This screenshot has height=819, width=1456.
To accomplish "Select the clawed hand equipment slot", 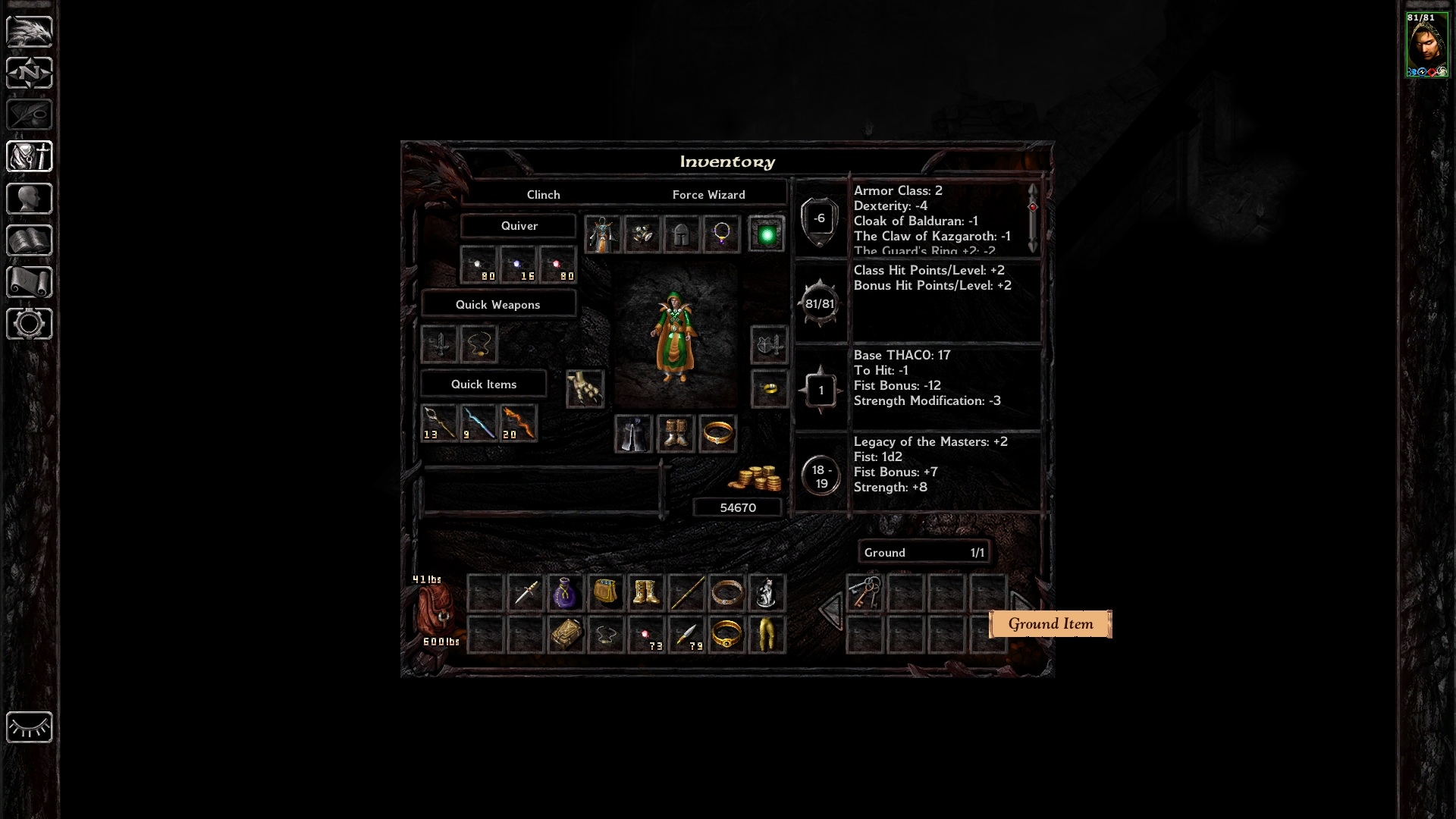I will 585,389.
